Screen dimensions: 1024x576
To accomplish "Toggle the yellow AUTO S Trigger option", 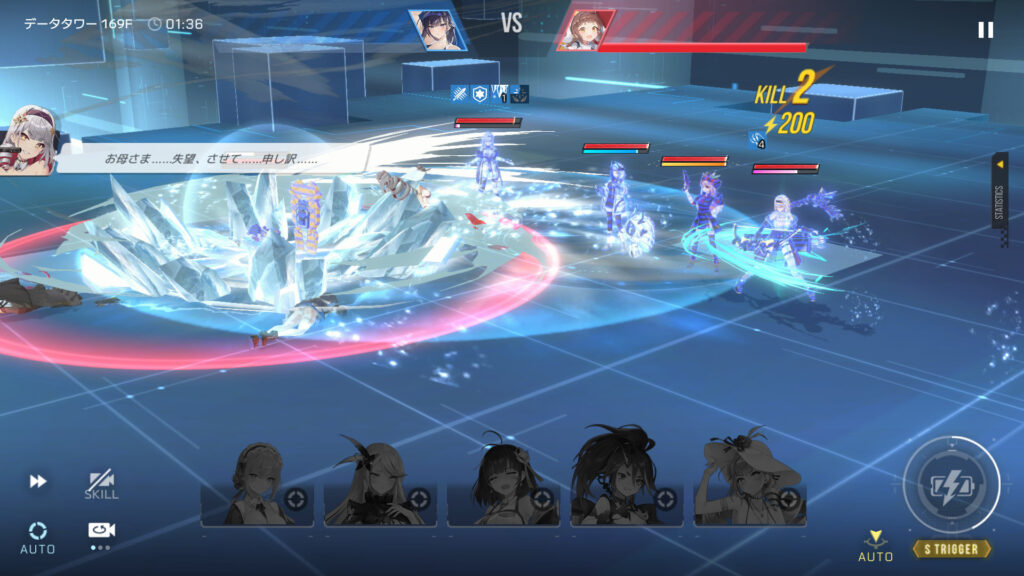I will (x=875, y=546).
